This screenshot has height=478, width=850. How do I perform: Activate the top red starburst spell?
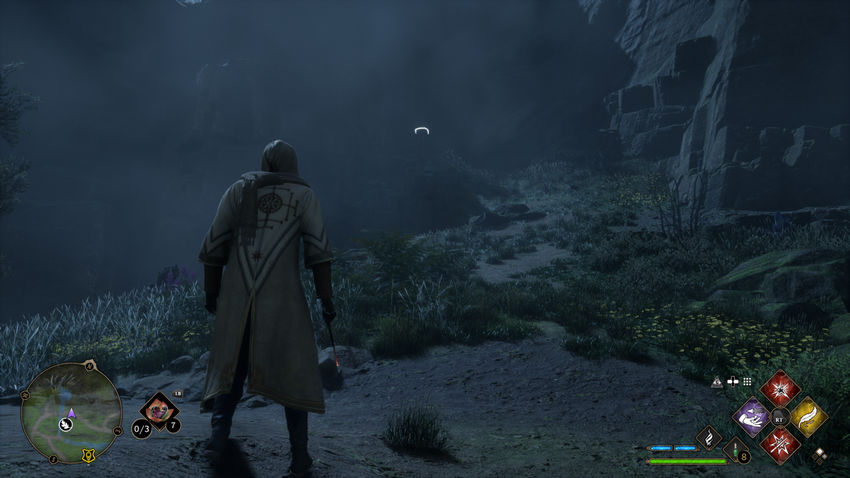779,388
